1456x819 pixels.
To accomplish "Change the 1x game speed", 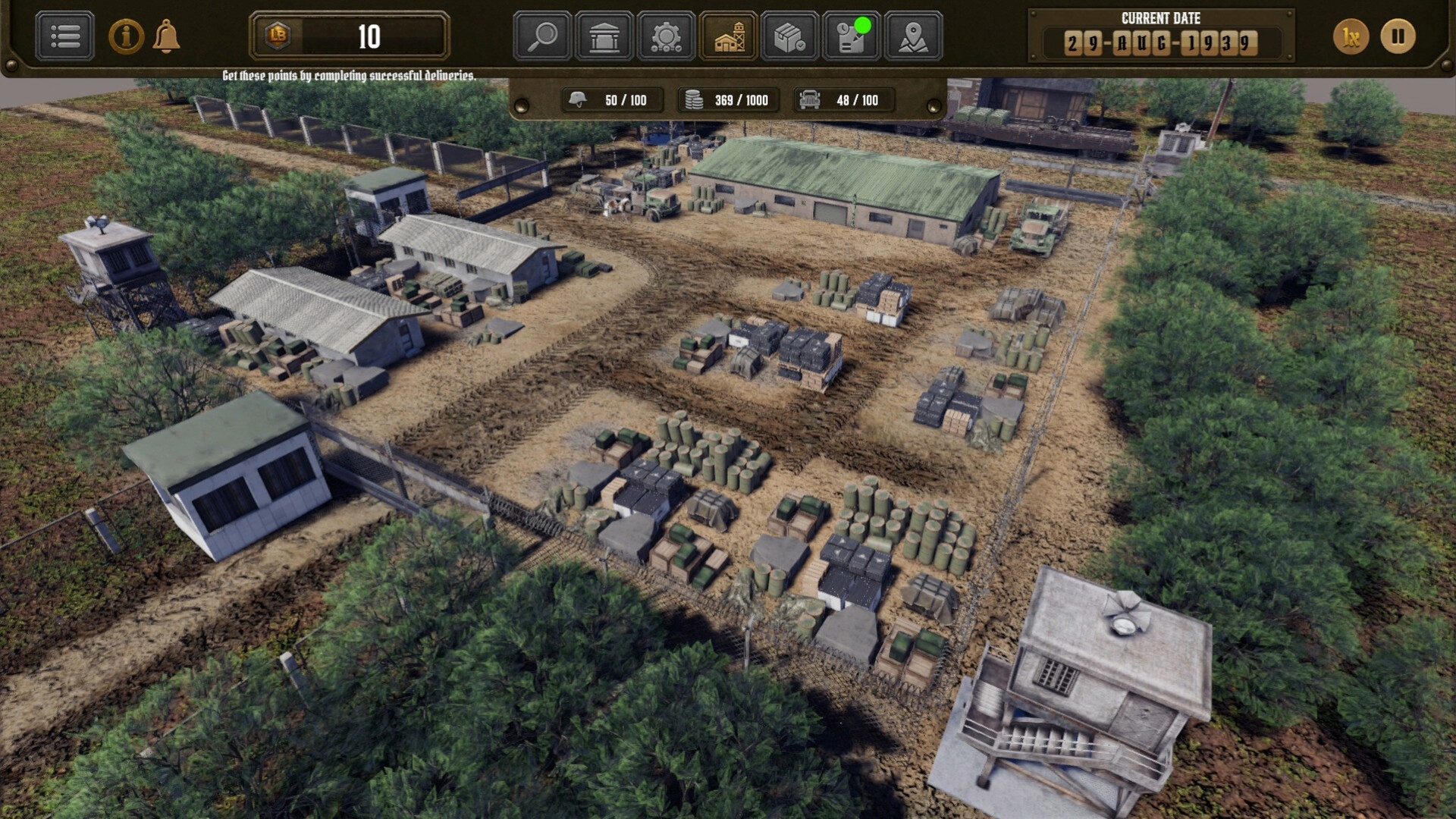I will [1351, 36].
